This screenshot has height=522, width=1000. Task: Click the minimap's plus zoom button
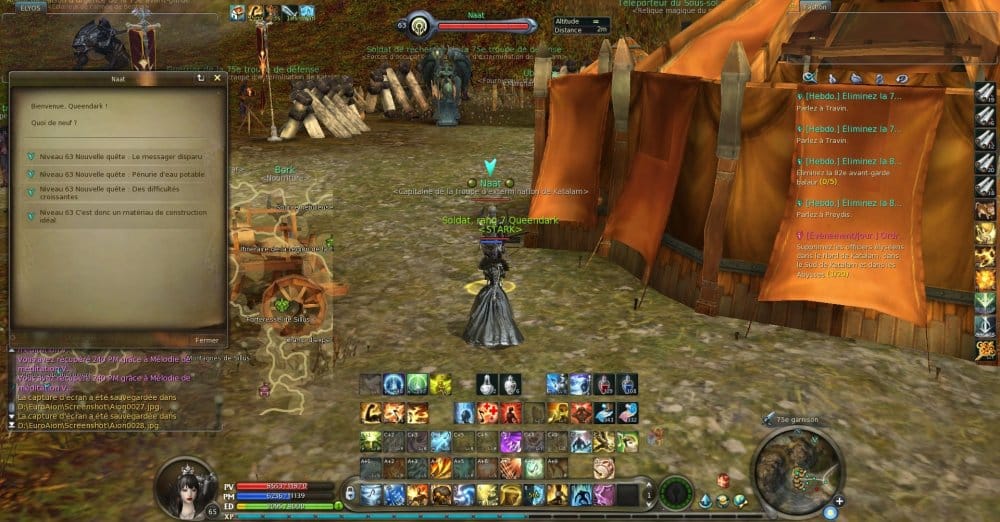[x=838, y=500]
